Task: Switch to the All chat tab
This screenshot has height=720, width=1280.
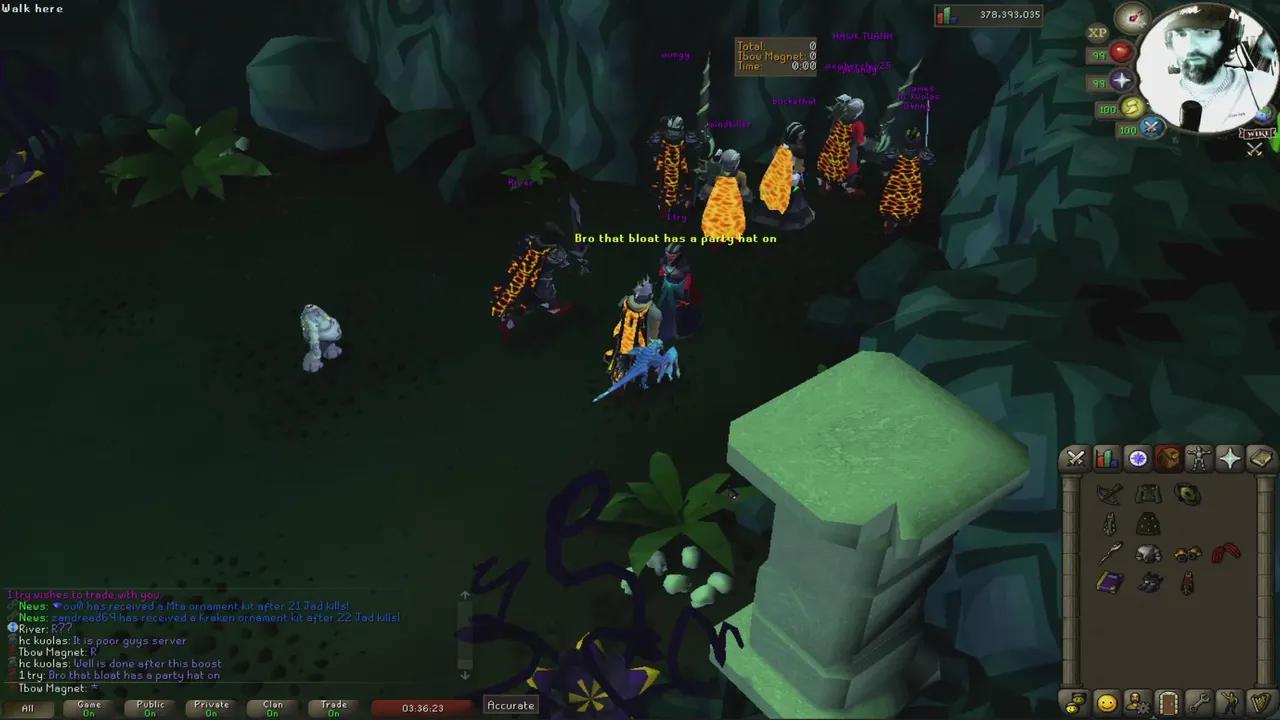Action: point(27,707)
